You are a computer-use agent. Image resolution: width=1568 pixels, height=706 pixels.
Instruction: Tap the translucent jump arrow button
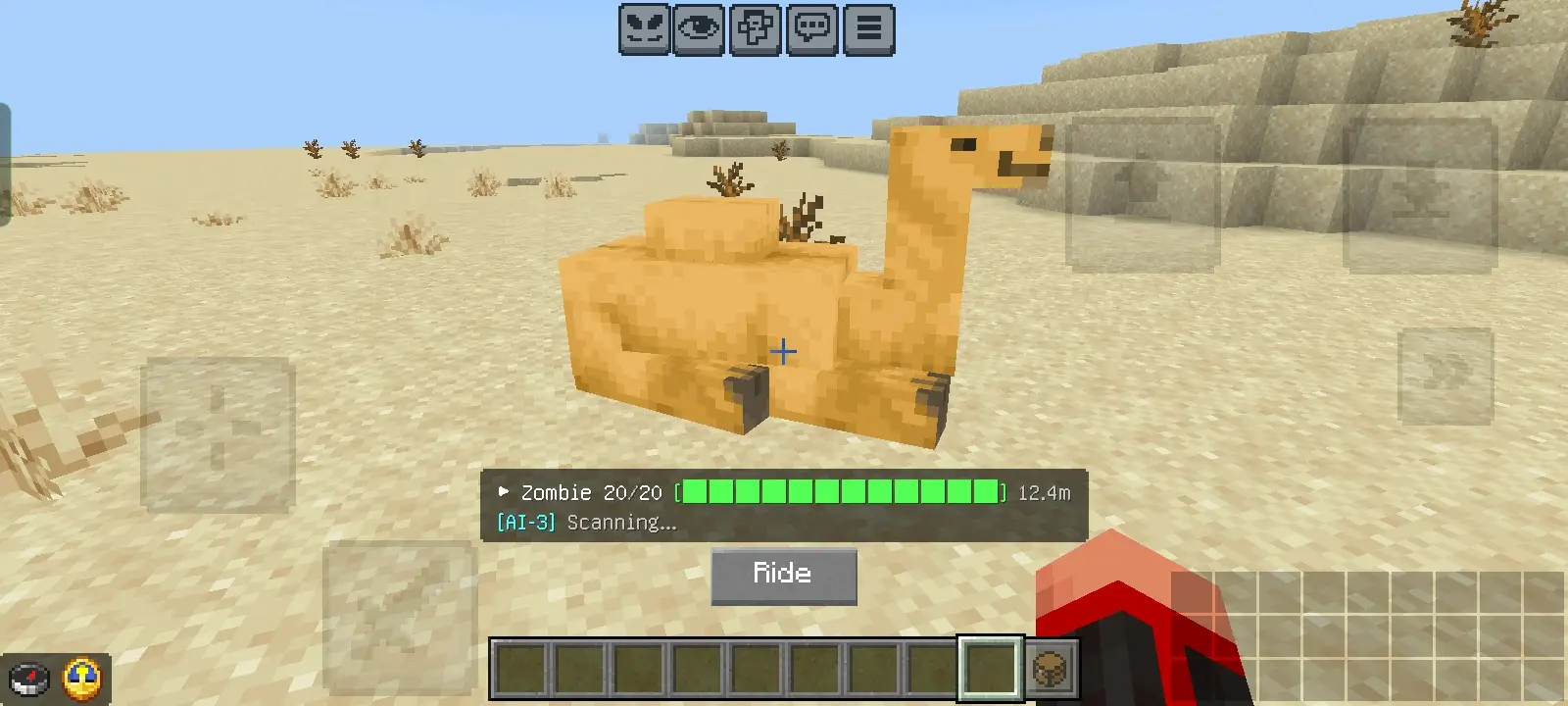tap(1143, 195)
